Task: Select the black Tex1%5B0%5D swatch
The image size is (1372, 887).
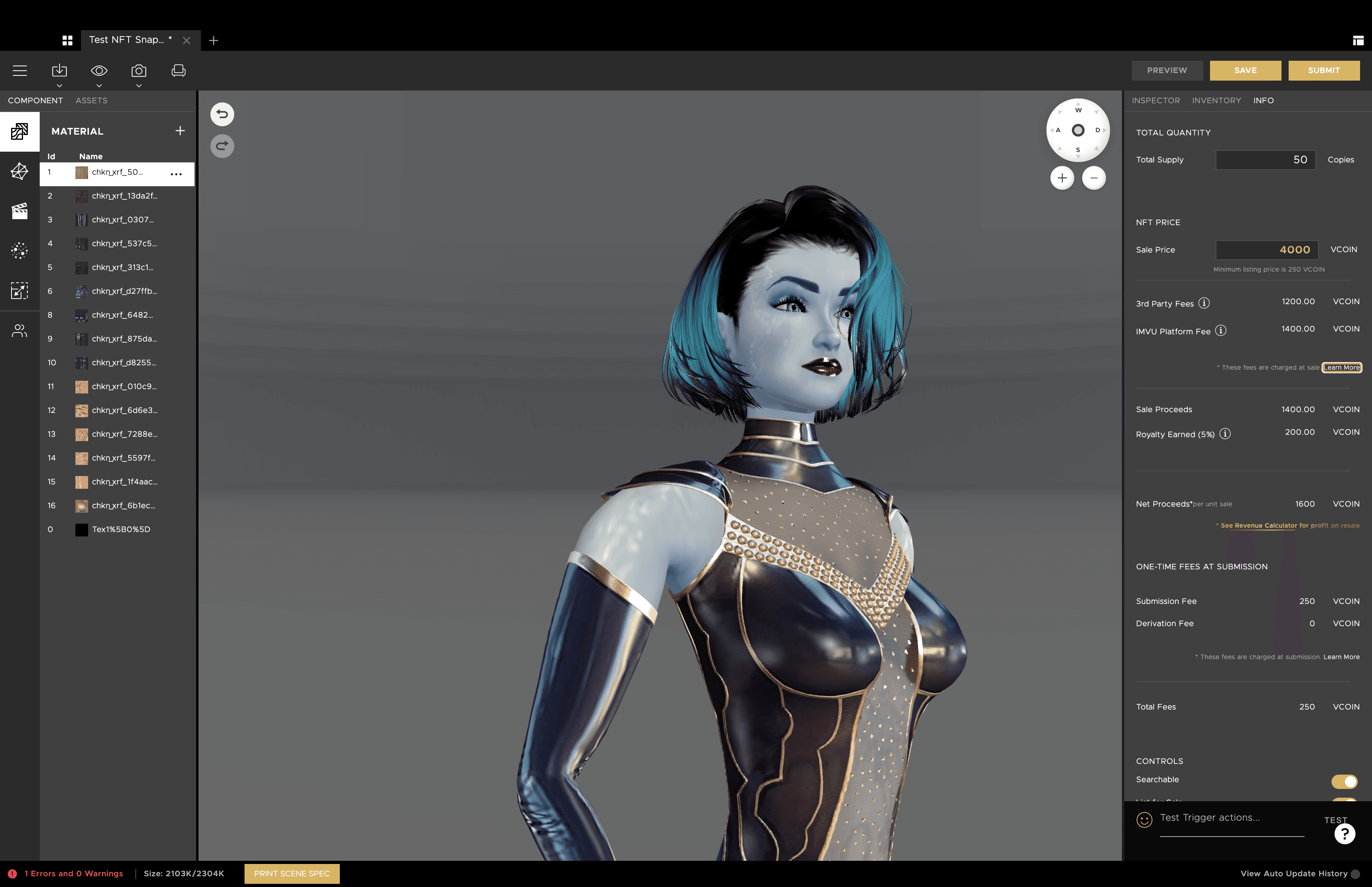Action: pos(82,529)
